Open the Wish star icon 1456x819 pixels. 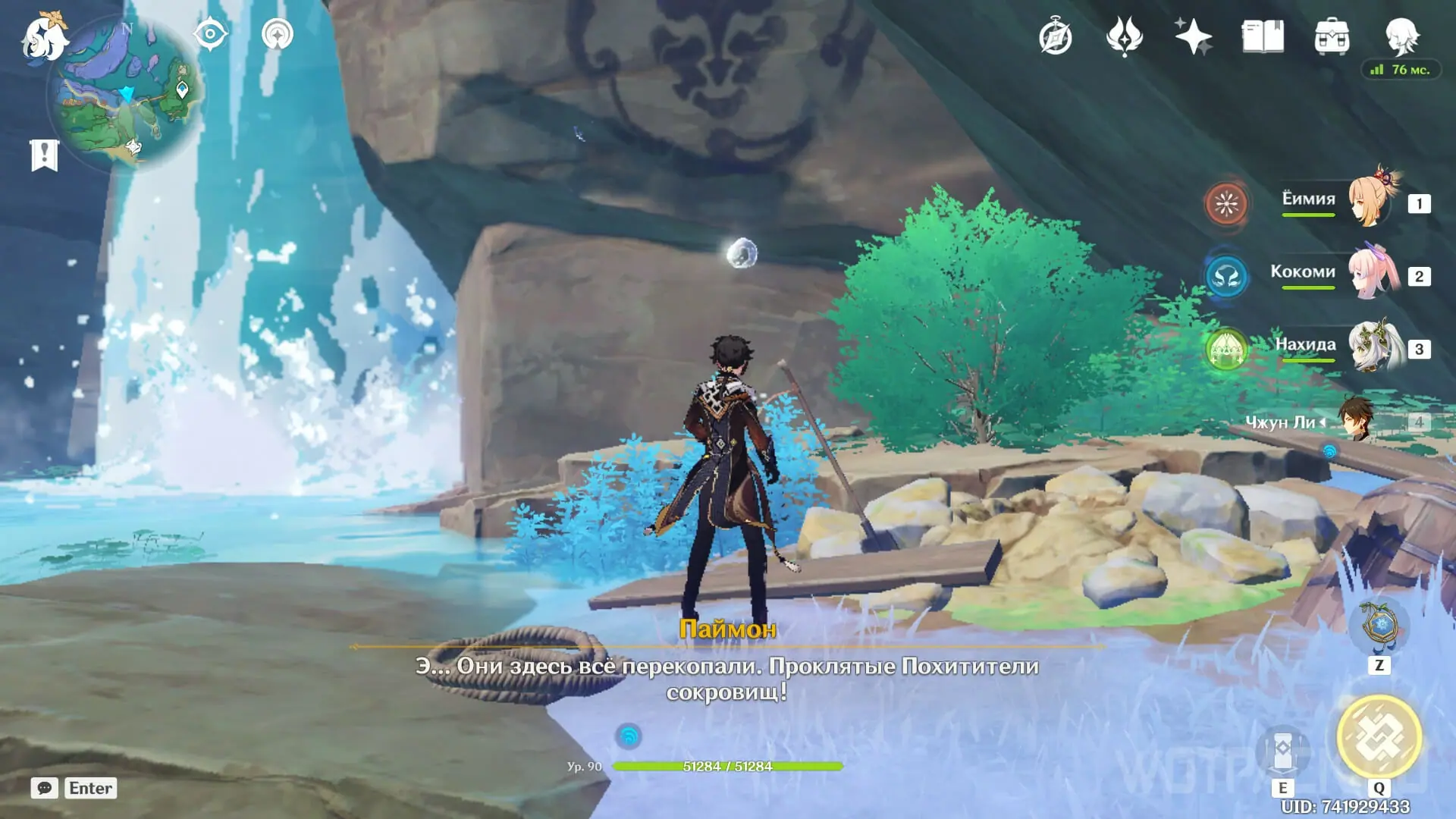click(x=1193, y=36)
